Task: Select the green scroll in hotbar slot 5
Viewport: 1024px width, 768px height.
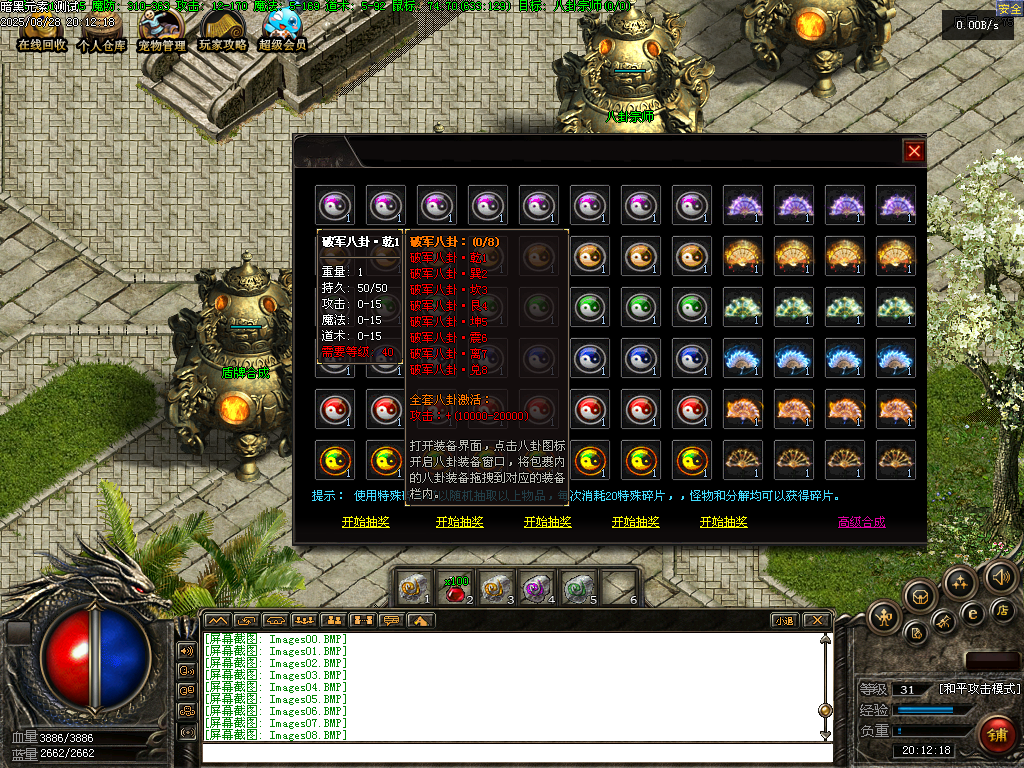Action: (578, 588)
